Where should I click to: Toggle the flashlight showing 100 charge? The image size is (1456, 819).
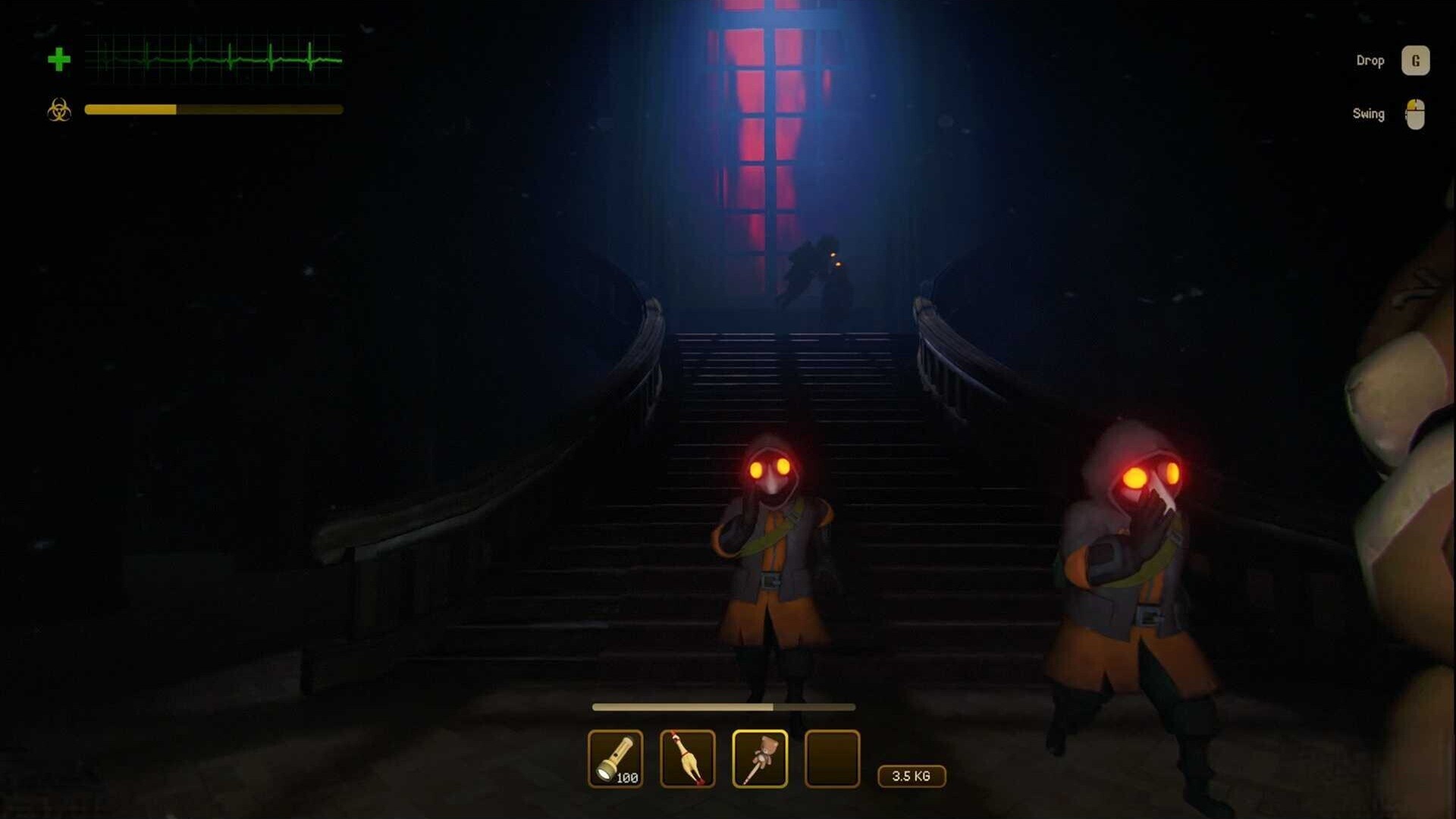pyautogui.click(x=616, y=758)
